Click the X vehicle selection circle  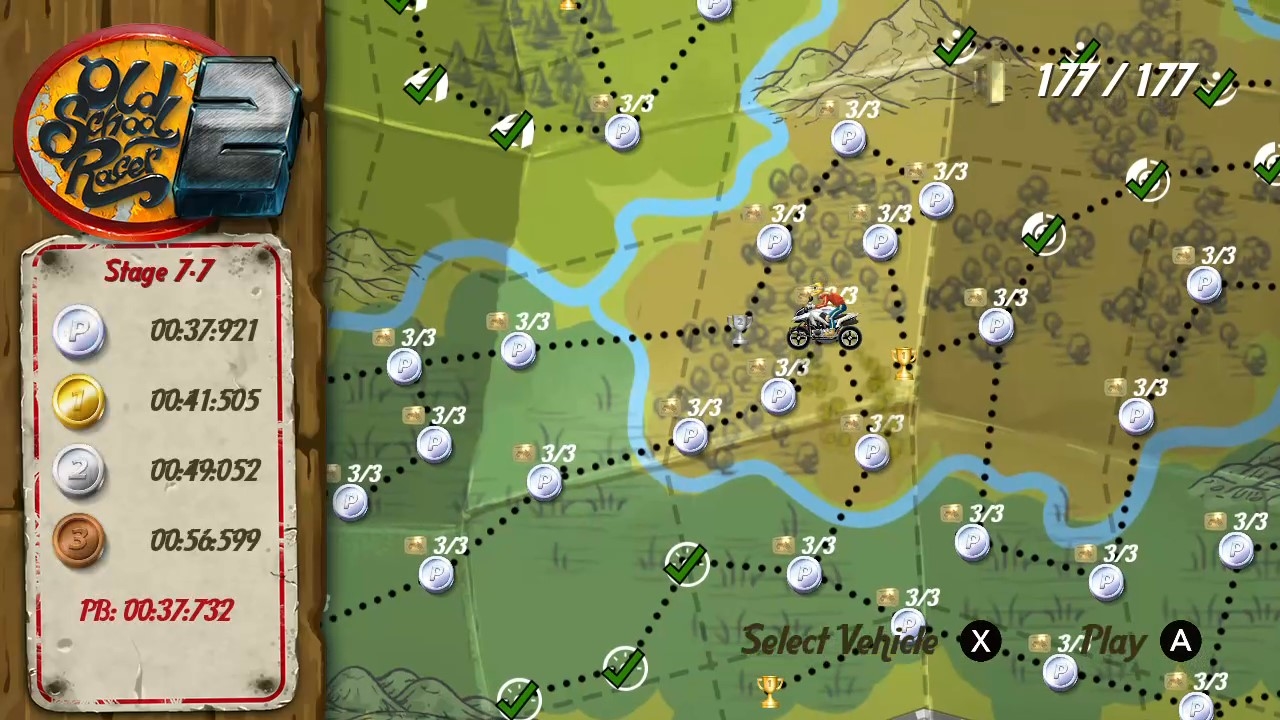[x=980, y=642]
